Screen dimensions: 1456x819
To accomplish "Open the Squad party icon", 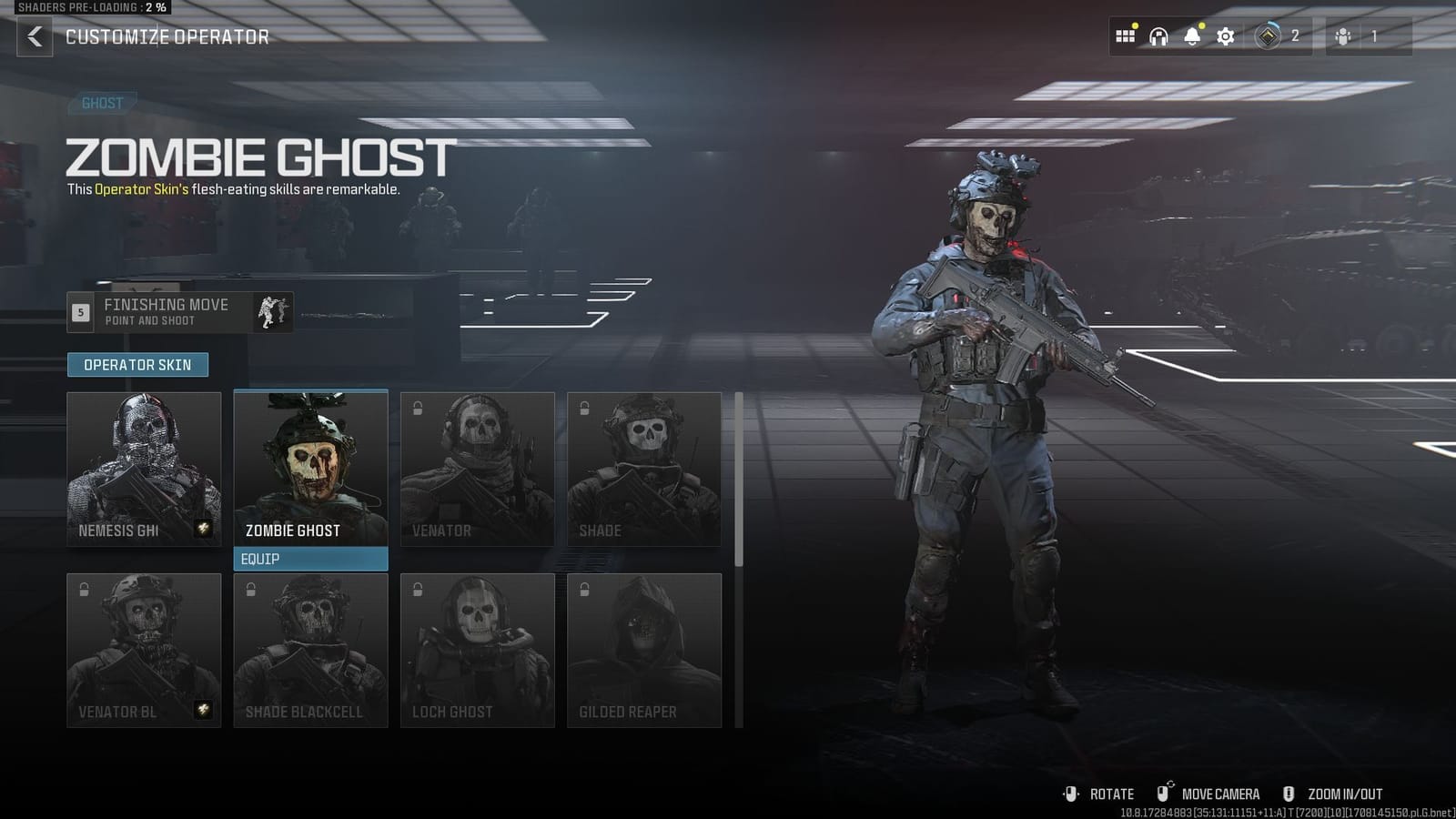I will (x=1342, y=36).
